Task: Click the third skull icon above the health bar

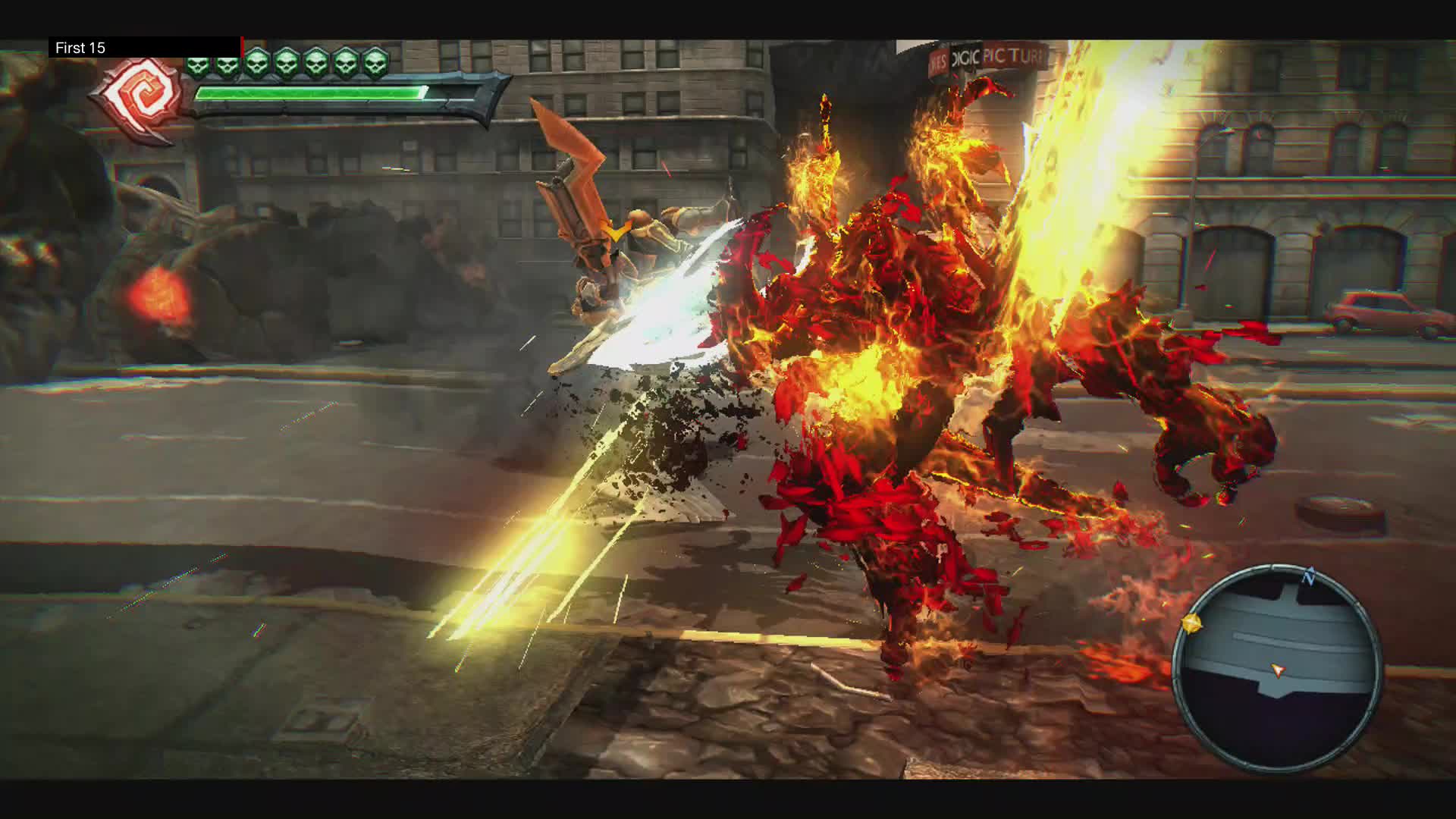Action: [258, 64]
